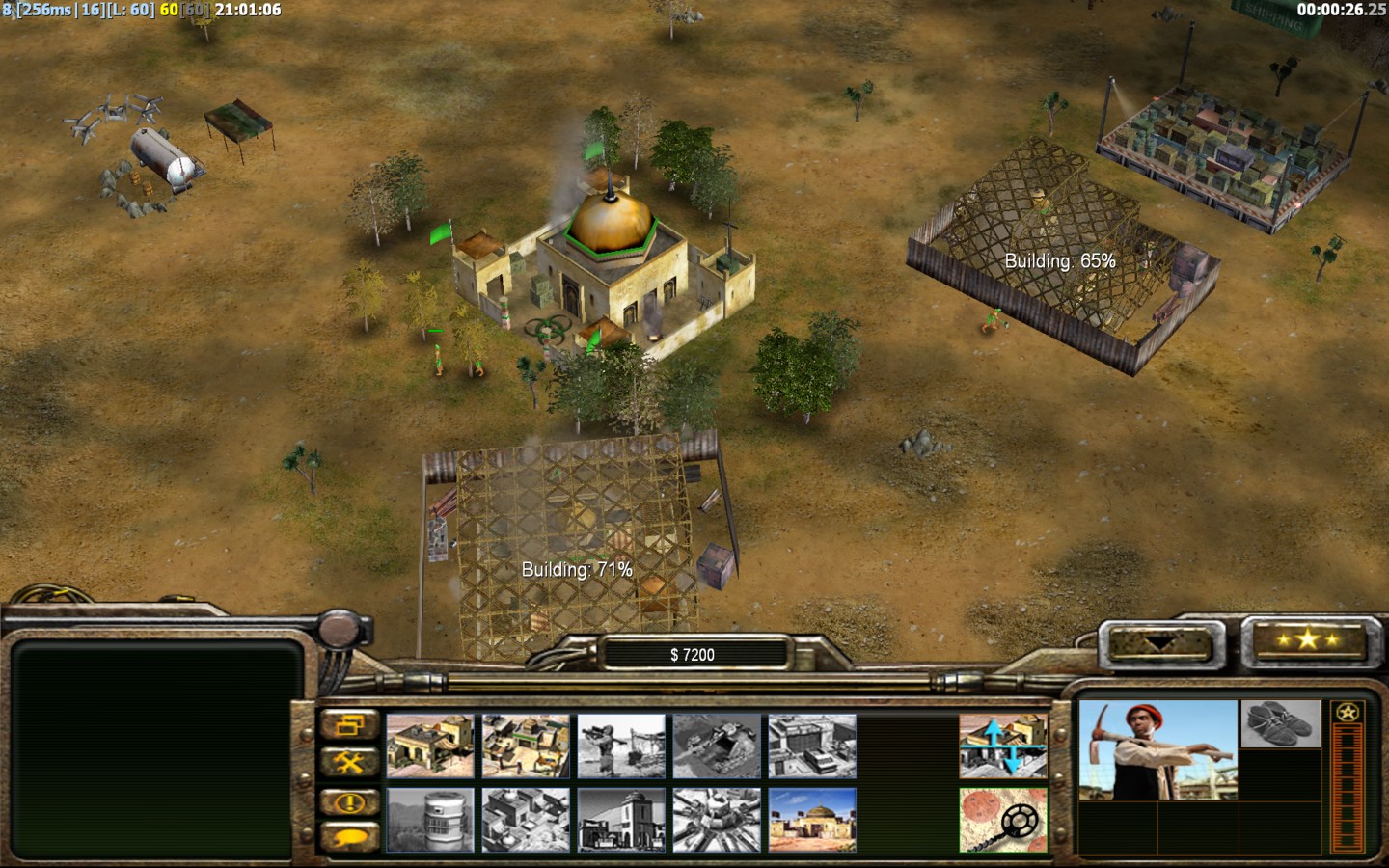Choose the Black Market build icon
This screenshot has width=1389, height=868.
coord(526,821)
